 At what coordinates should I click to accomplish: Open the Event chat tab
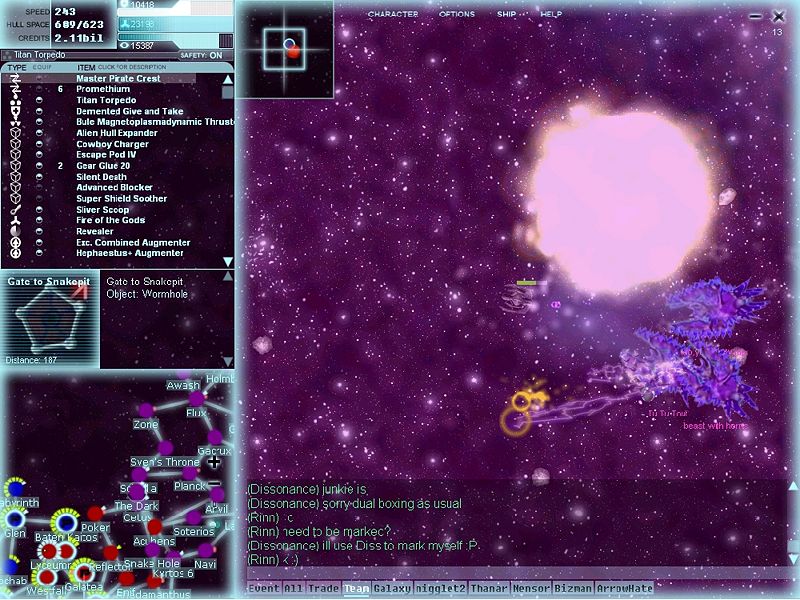[263, 589]
